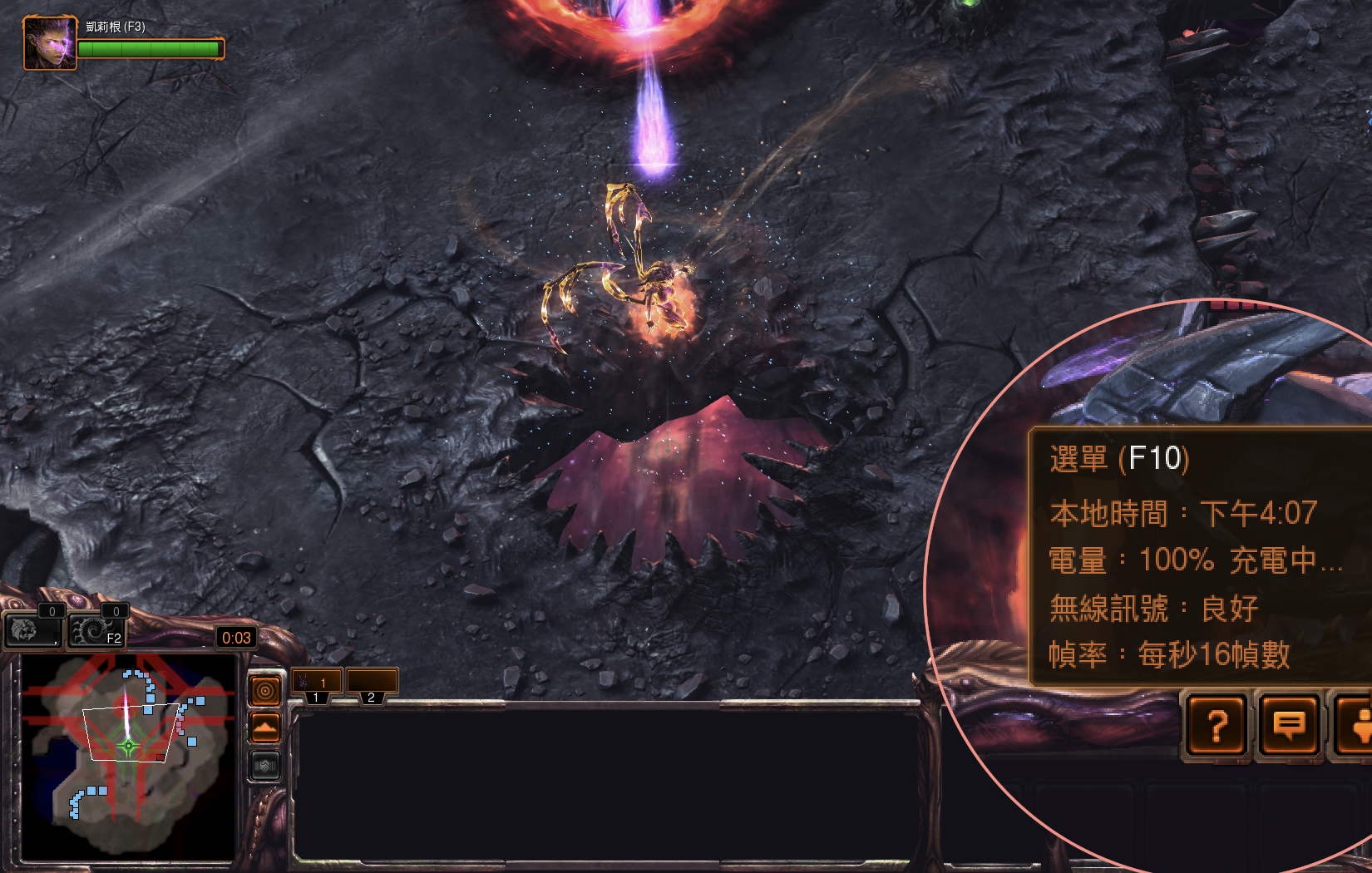
Task: Click the tactical minimap
Action: [x=128, y=757]
